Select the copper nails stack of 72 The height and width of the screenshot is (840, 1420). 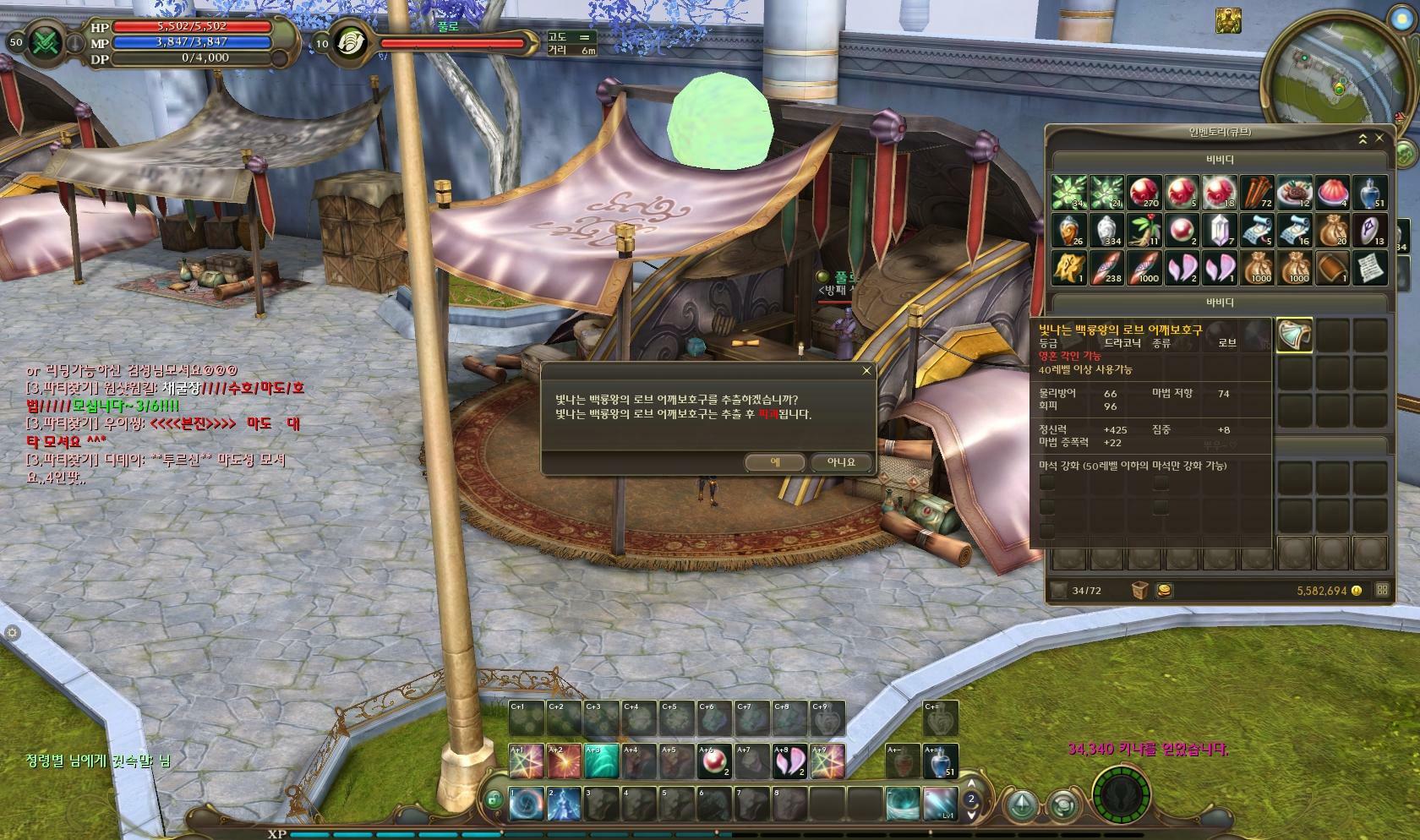[x=1257, y=193]
